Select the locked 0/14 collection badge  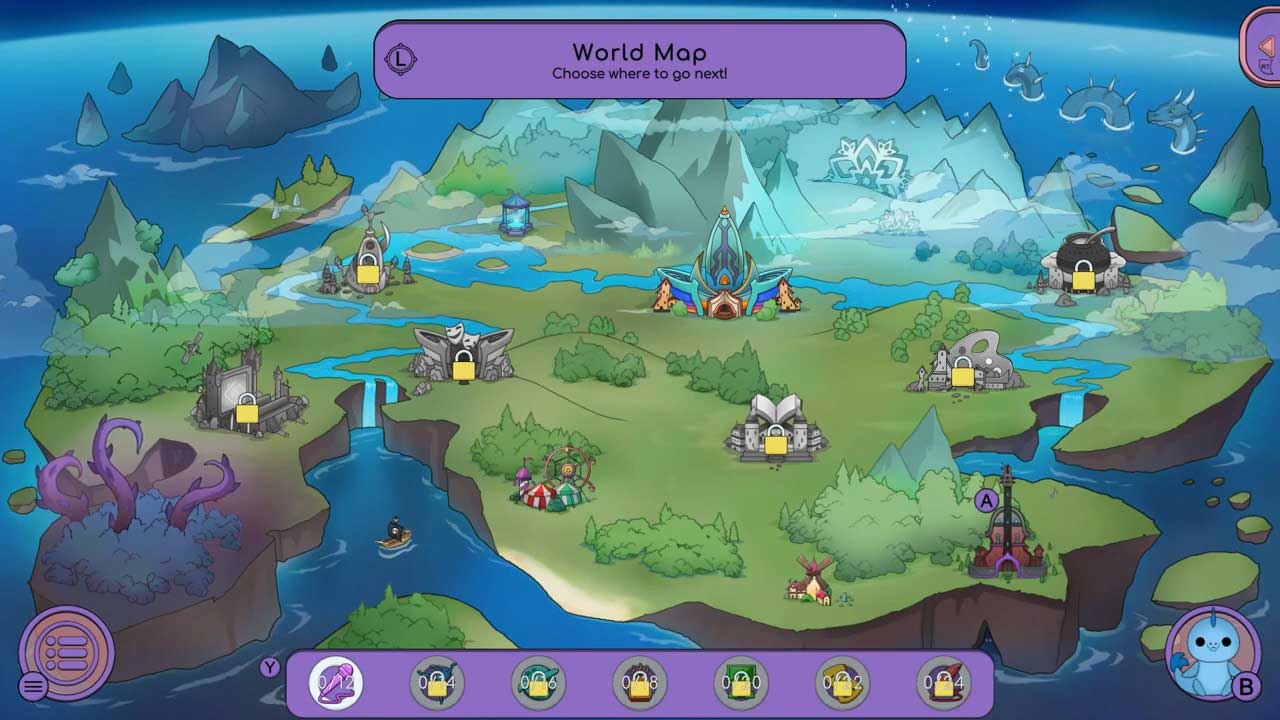coord(437,684)
